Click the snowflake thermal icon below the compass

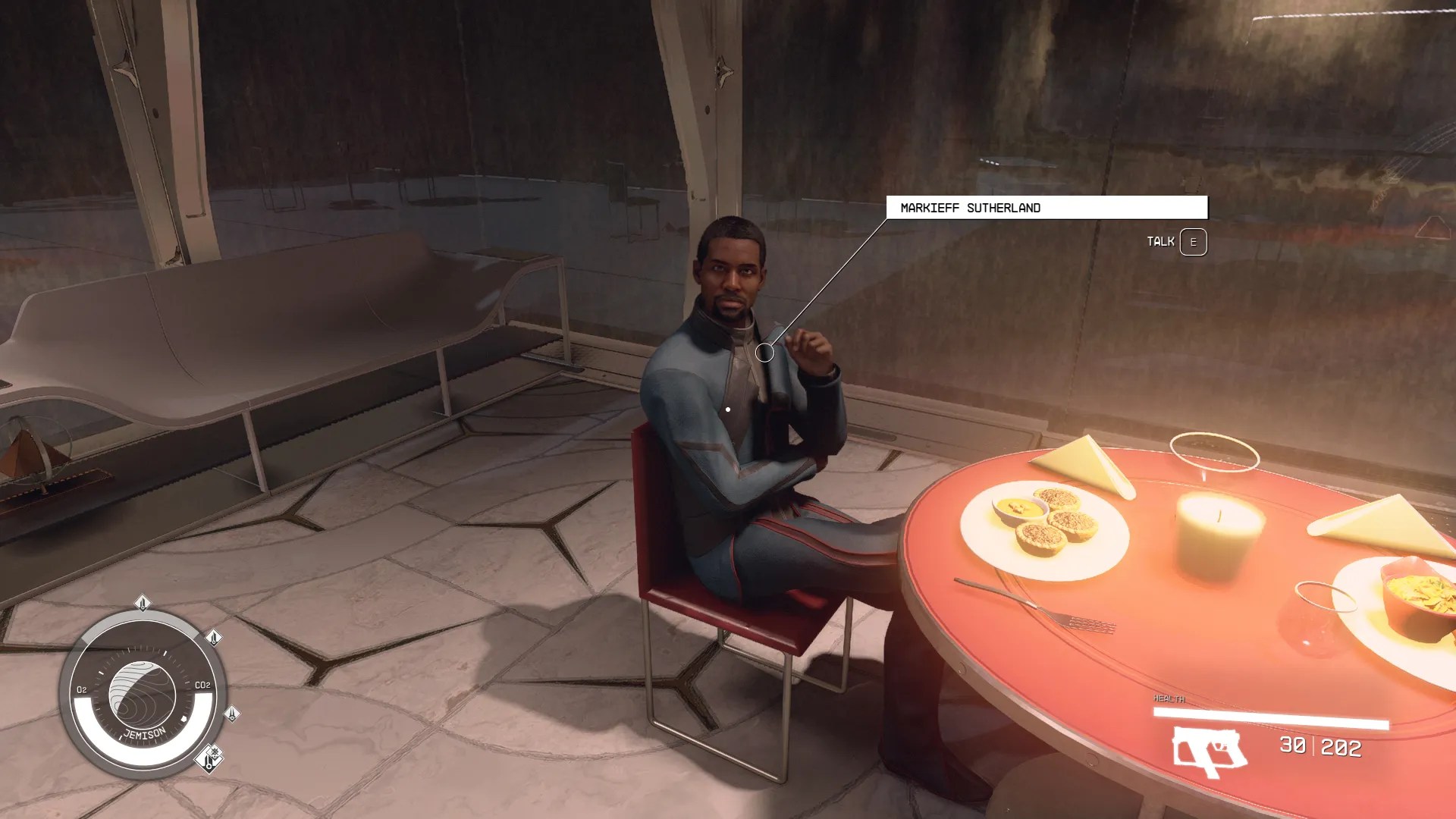[215, 751]
